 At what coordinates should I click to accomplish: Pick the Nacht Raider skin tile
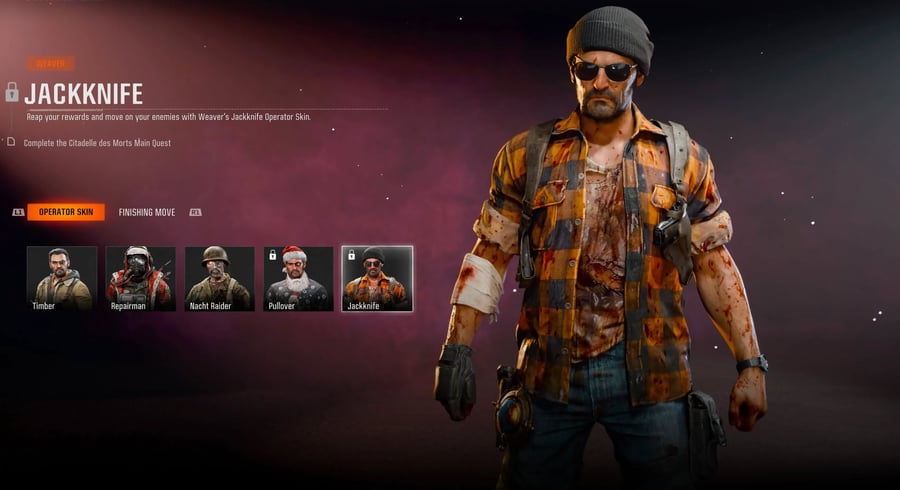click(x=219, y=278)
